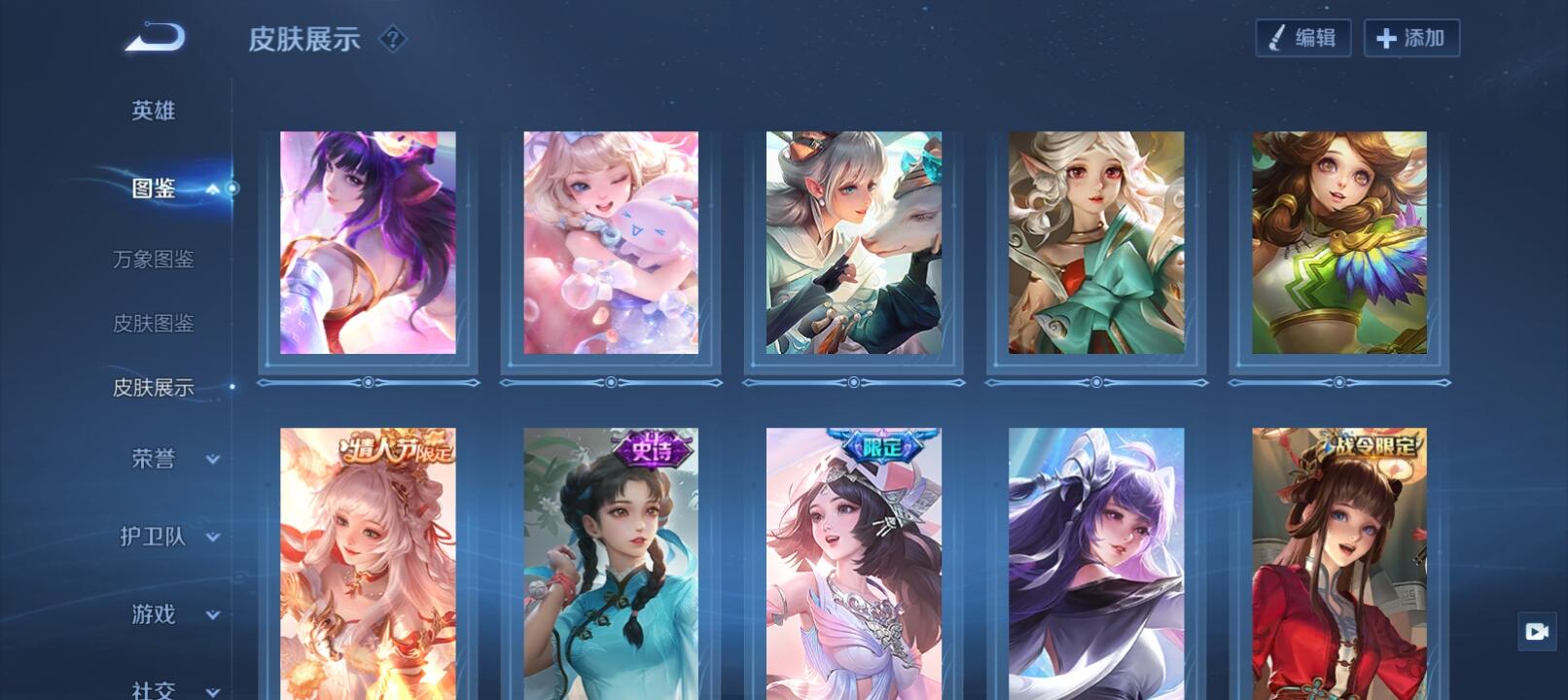The height and width of the screenshot is (700, 1568).
Task: Add a skin with 添加 button
Action: tap(1410, 38)
